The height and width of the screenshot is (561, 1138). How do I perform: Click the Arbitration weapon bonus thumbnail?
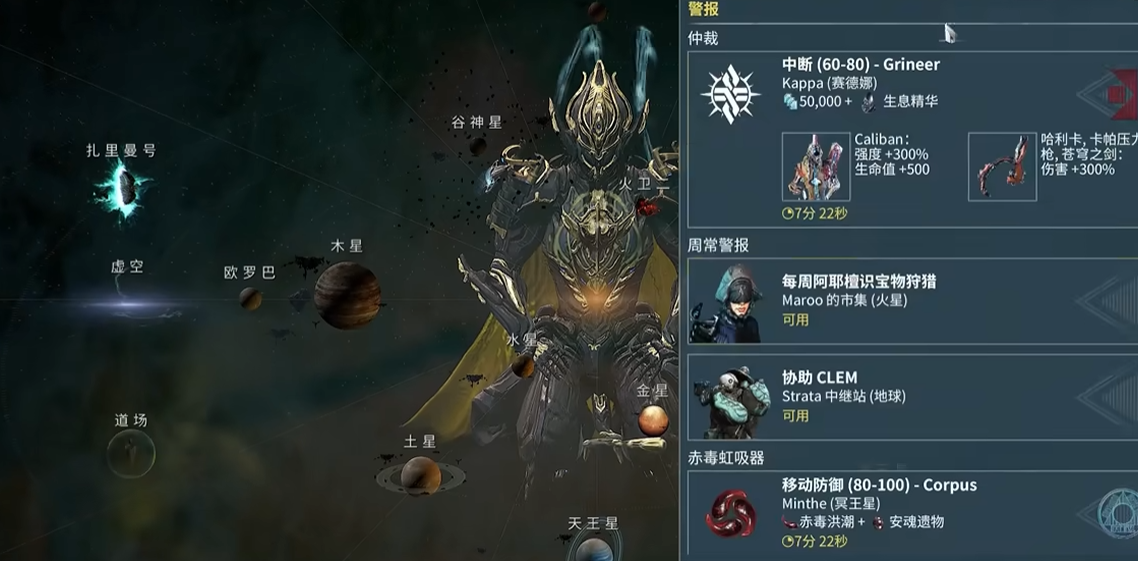tap(1002, 167)
